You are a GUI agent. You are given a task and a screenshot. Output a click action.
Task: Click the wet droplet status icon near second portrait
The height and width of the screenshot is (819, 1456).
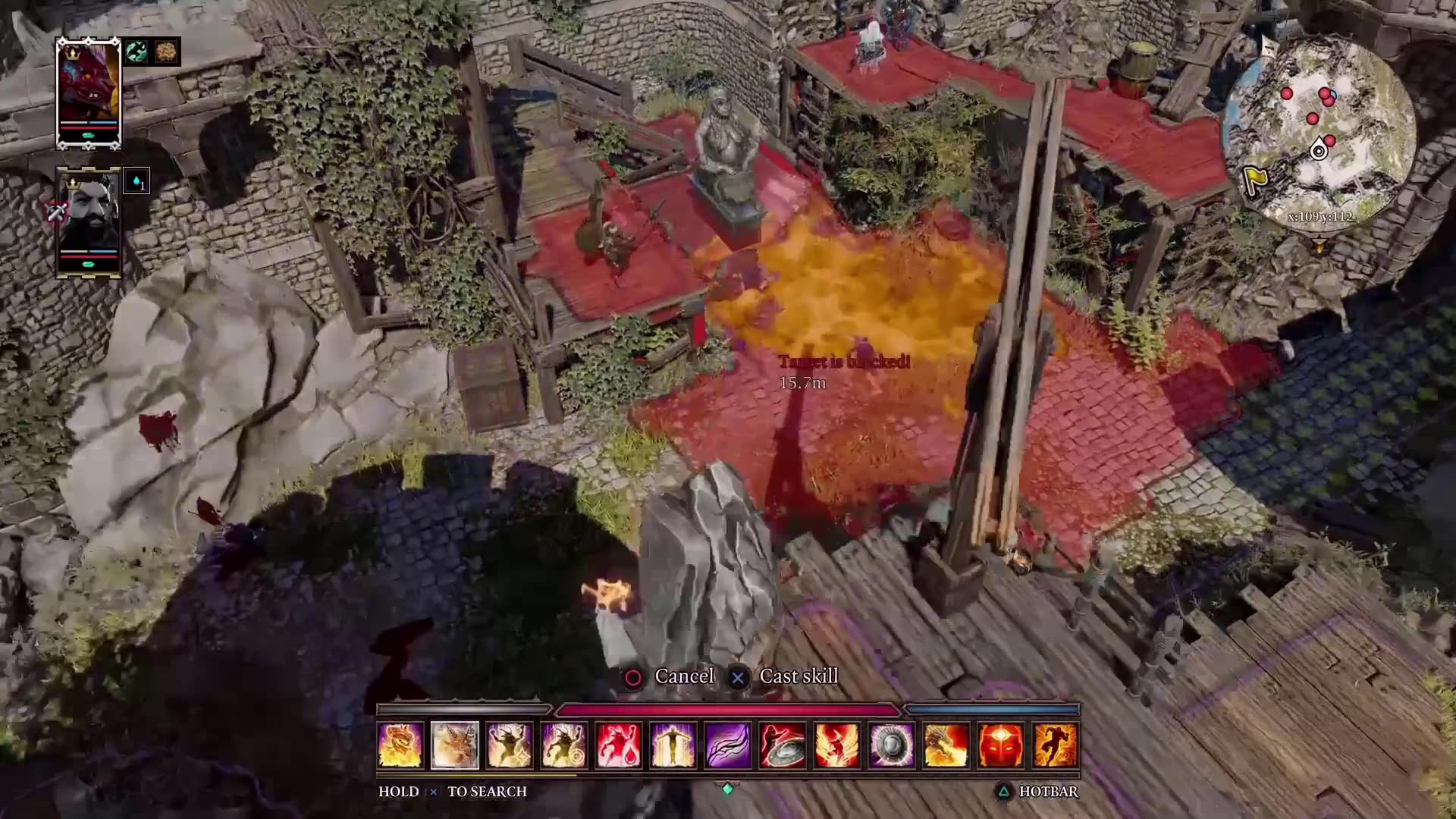(137, 181)
